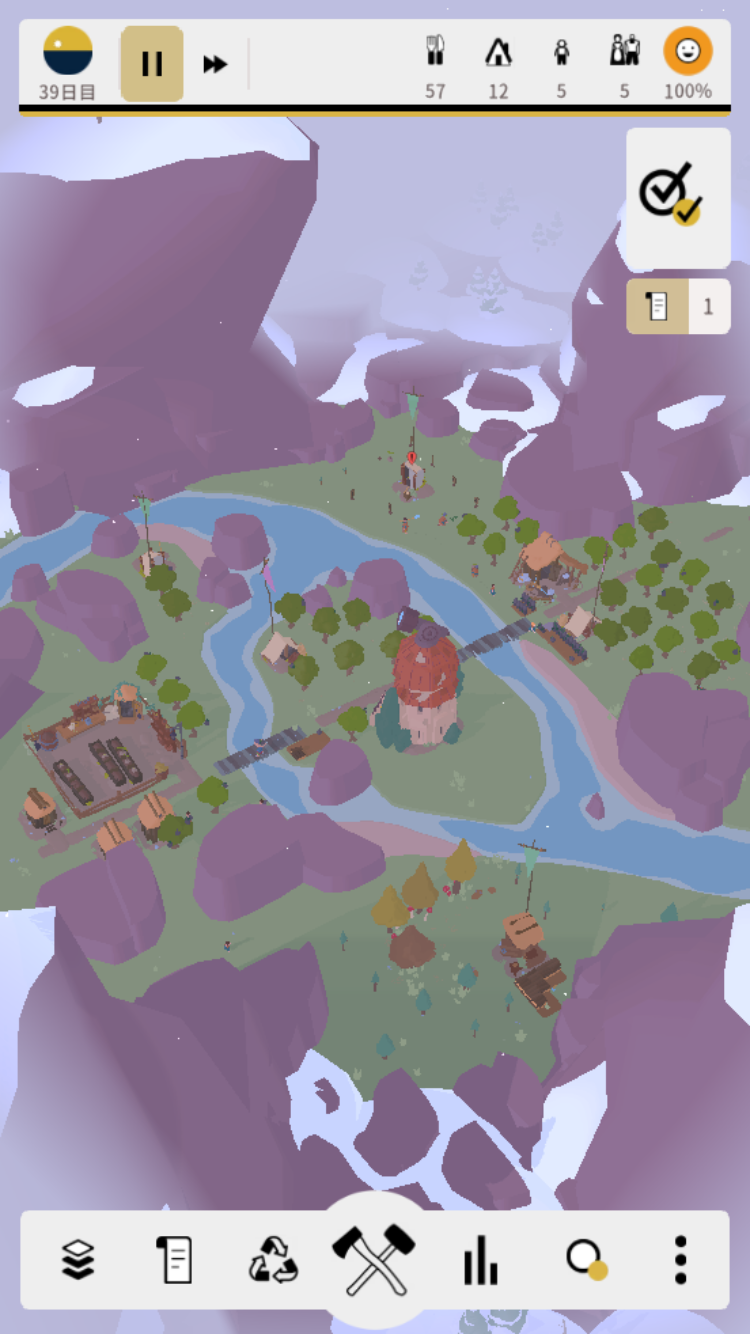Open the stacked layers view

78,1259
